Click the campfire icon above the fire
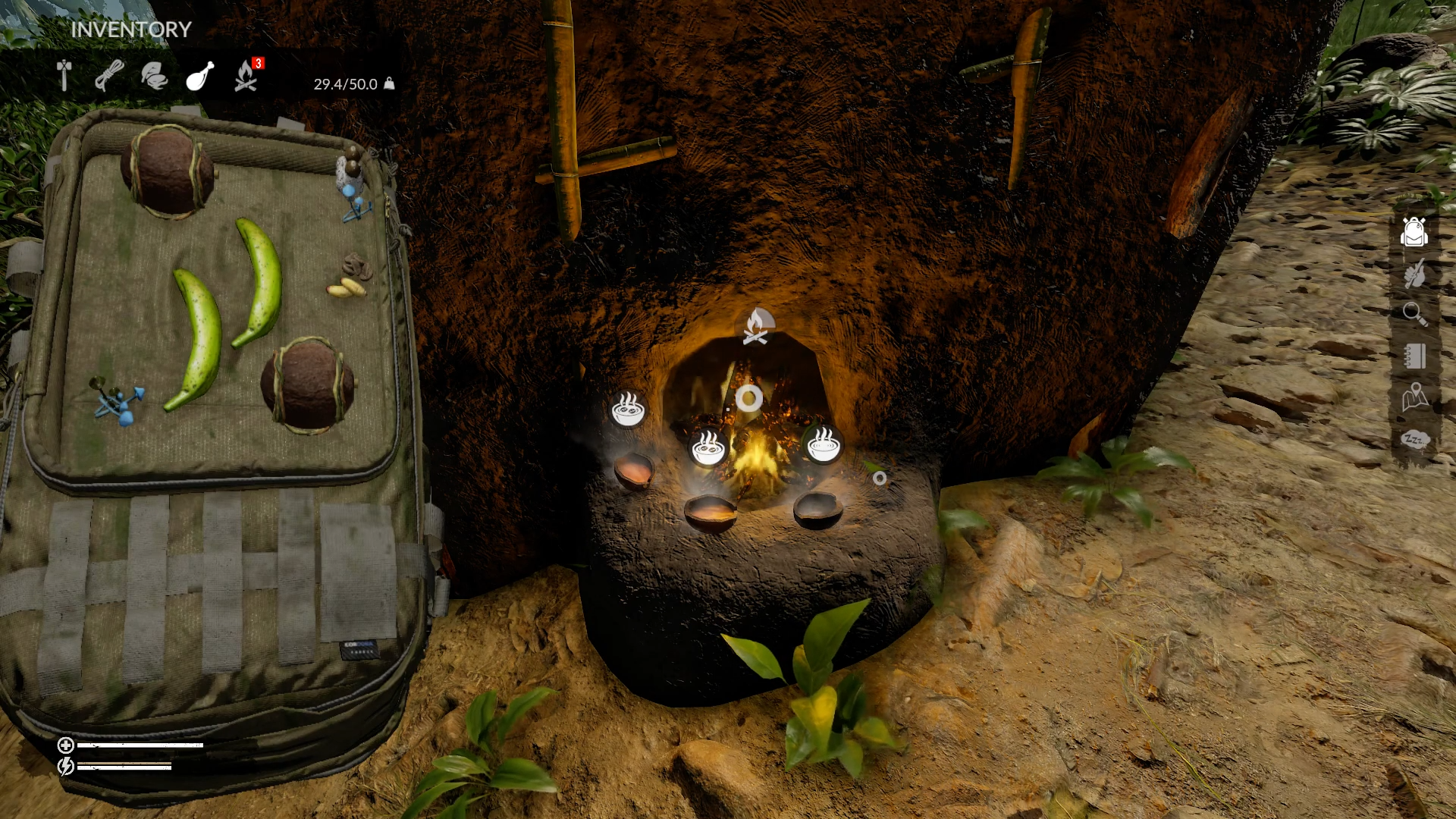Screen dimensions: 1456x819 (756, 327)
